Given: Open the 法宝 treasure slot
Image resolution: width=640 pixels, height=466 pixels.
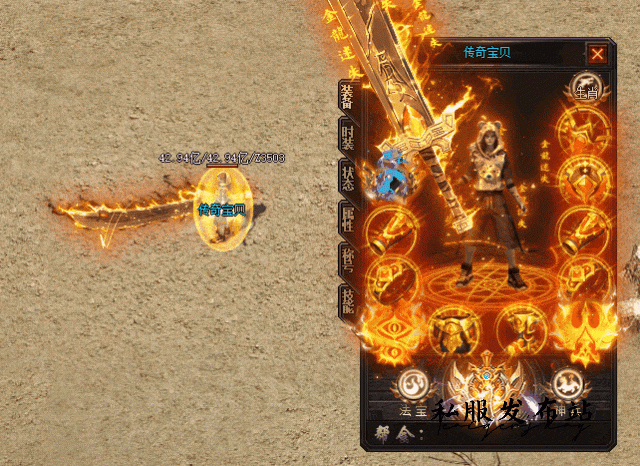Looking at the screenshot, I should (412, 385).
